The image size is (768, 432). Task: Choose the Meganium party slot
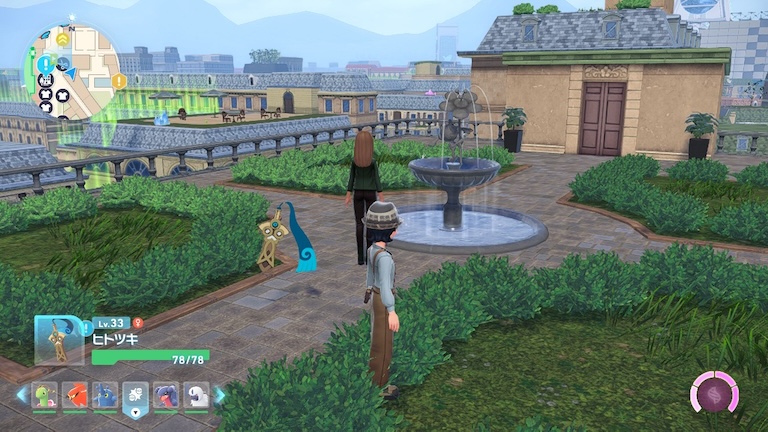(45, 396)
